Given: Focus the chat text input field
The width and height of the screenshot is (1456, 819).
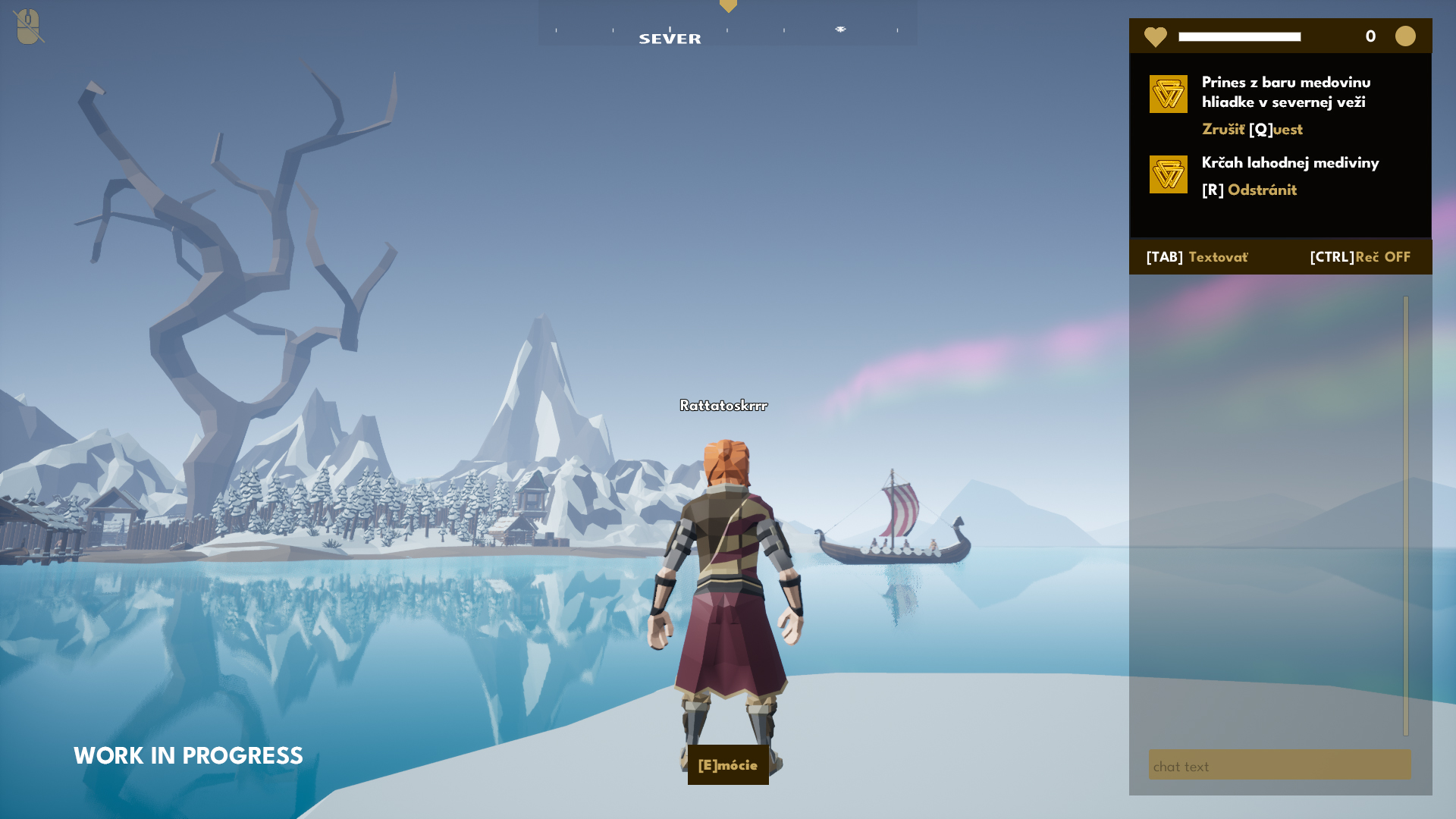Looking at the screenshot, I should click(x=1279, y=766).
